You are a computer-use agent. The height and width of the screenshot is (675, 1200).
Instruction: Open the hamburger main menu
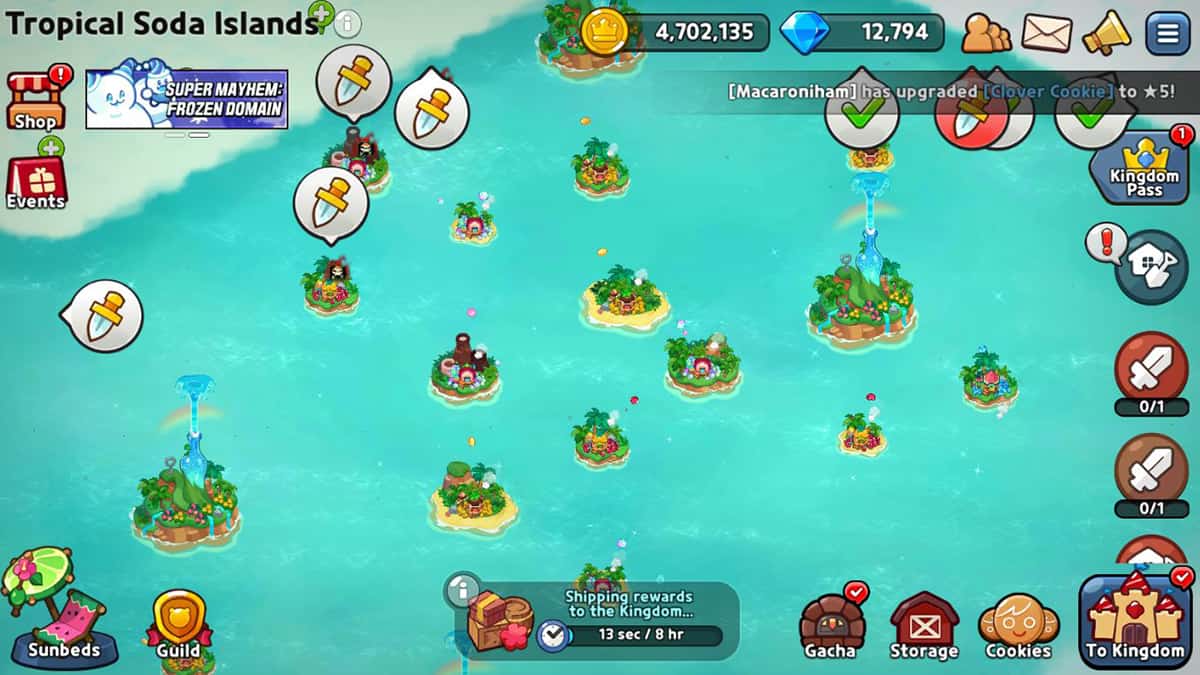[x=1167, y=33]
